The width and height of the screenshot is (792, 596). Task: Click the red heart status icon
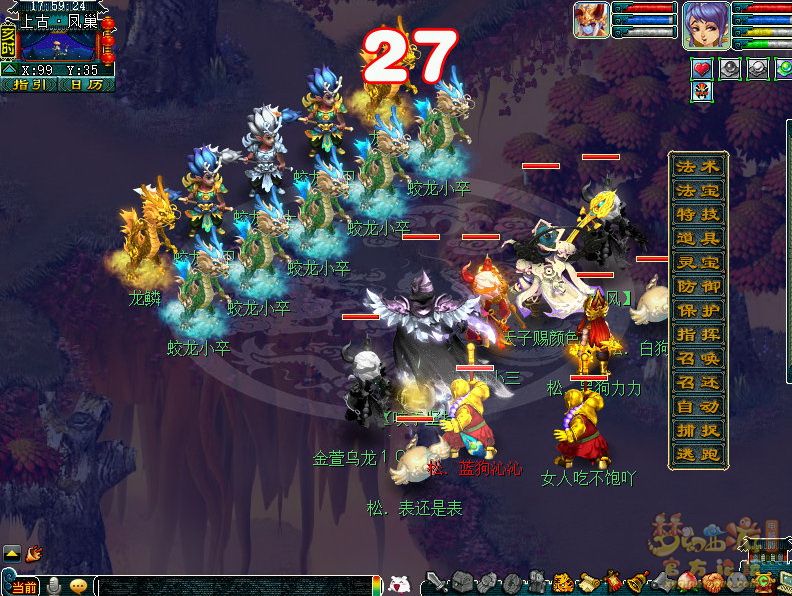coord(704,68)
